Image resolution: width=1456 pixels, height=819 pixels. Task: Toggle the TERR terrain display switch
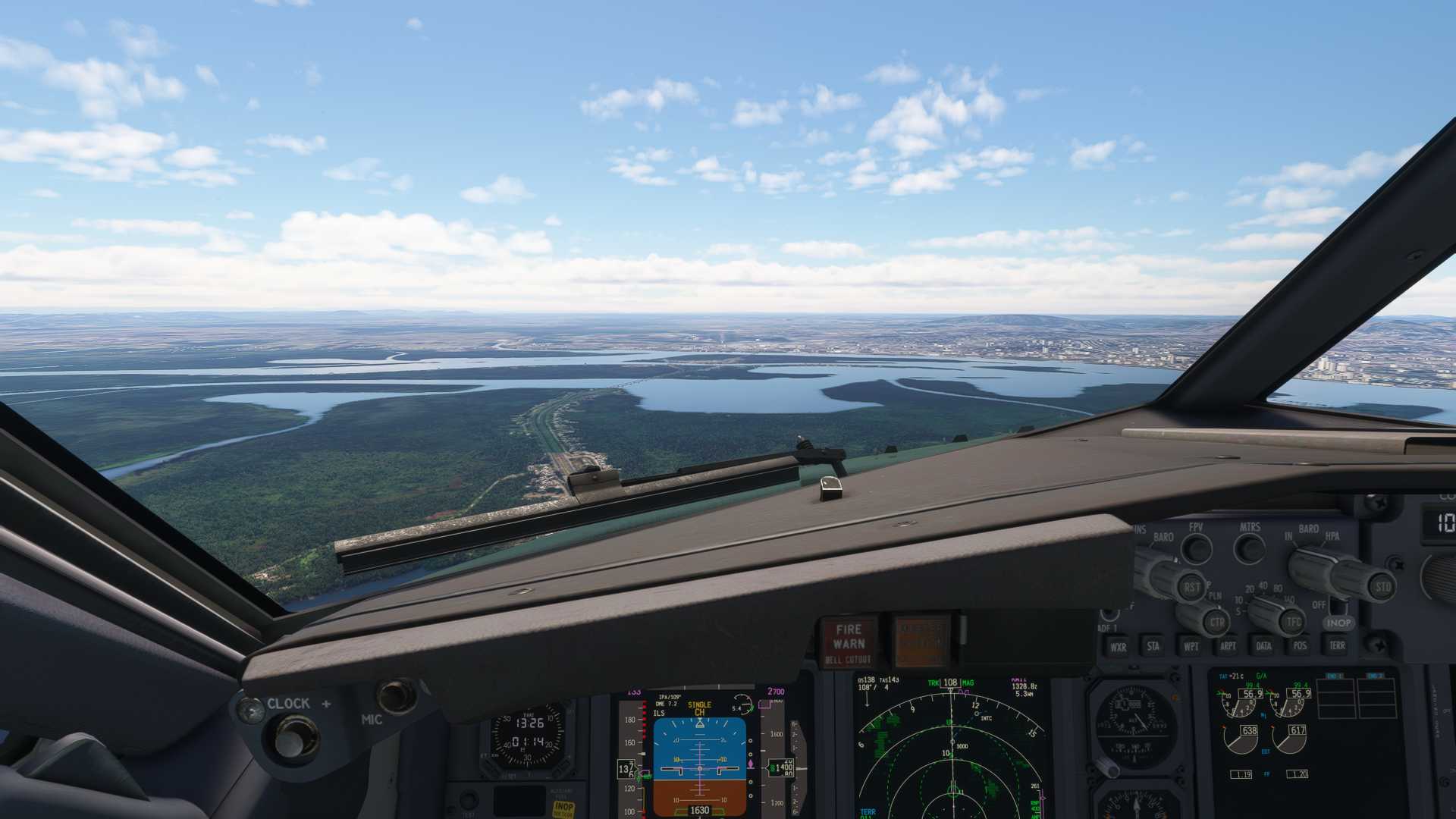[x=1337, y=646]
